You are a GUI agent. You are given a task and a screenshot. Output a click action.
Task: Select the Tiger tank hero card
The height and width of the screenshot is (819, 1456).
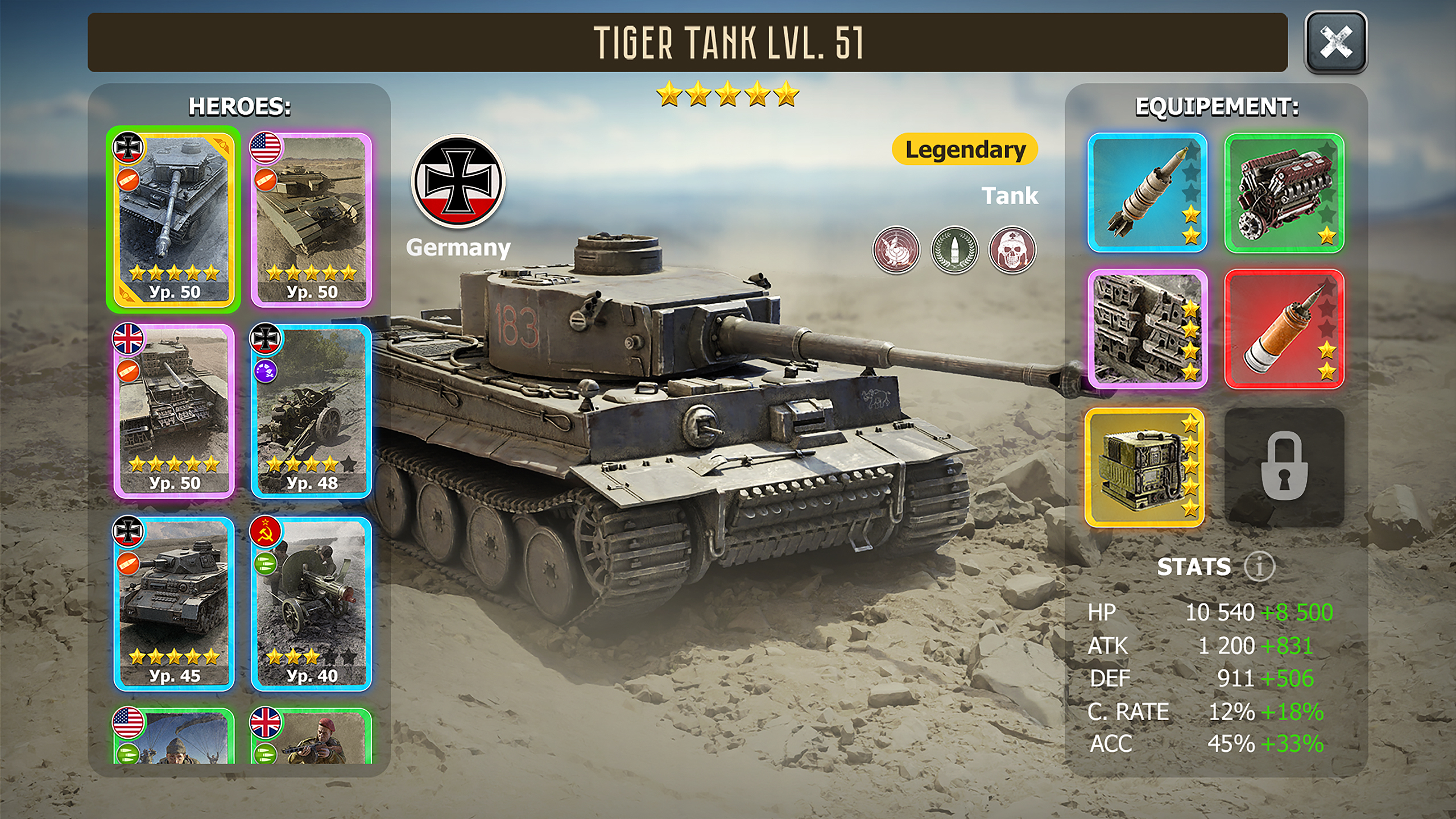tap(173, 220)
